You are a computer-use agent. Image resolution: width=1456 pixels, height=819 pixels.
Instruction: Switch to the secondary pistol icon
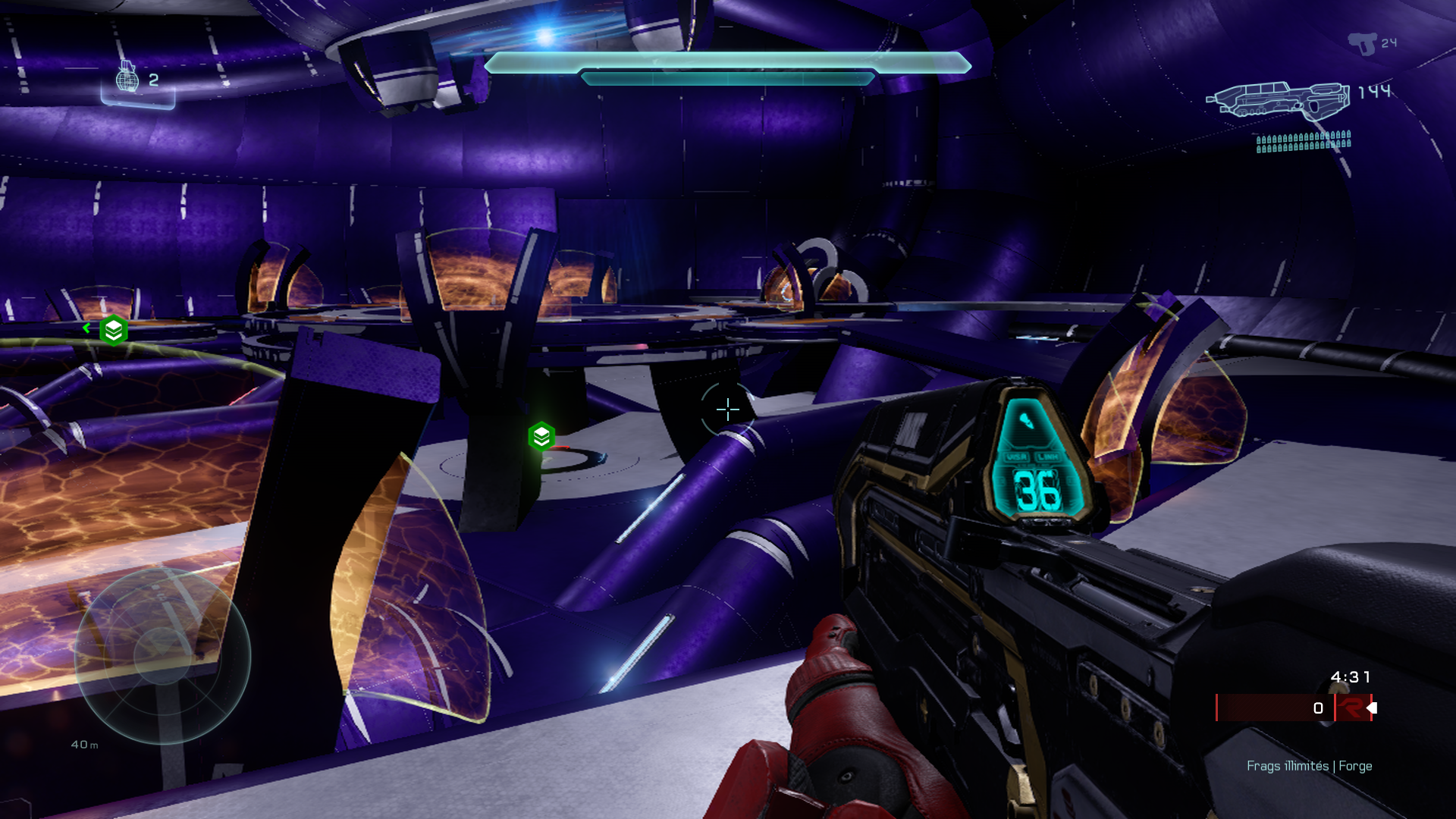coord(1363,43)
